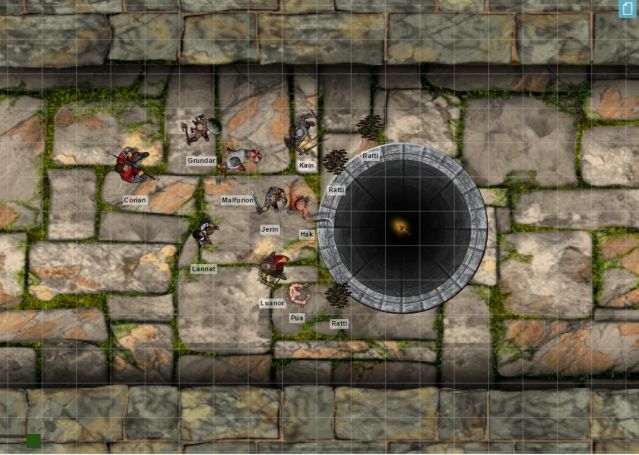639x455 pixels.
Task: Select the Lannet token
Action: tap(204, 234)
